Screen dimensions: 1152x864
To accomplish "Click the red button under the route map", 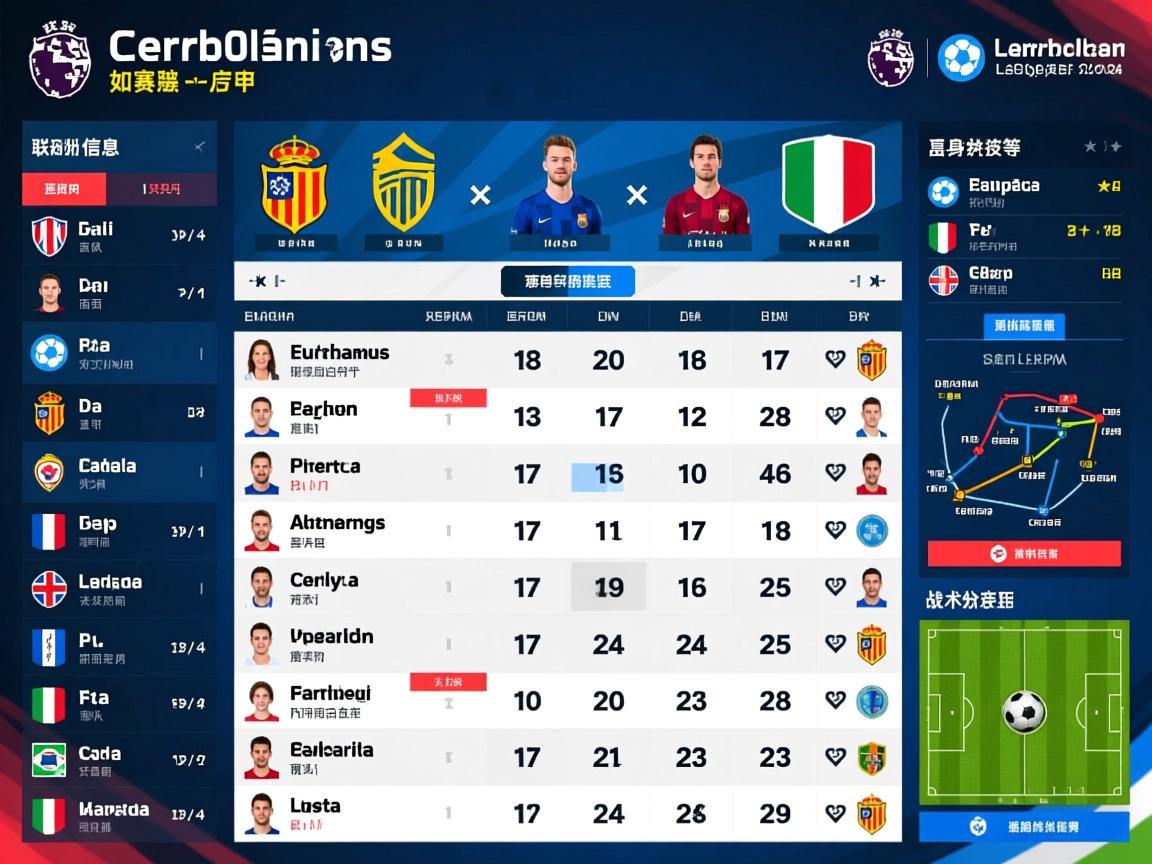I will [x=1024, y=553].
